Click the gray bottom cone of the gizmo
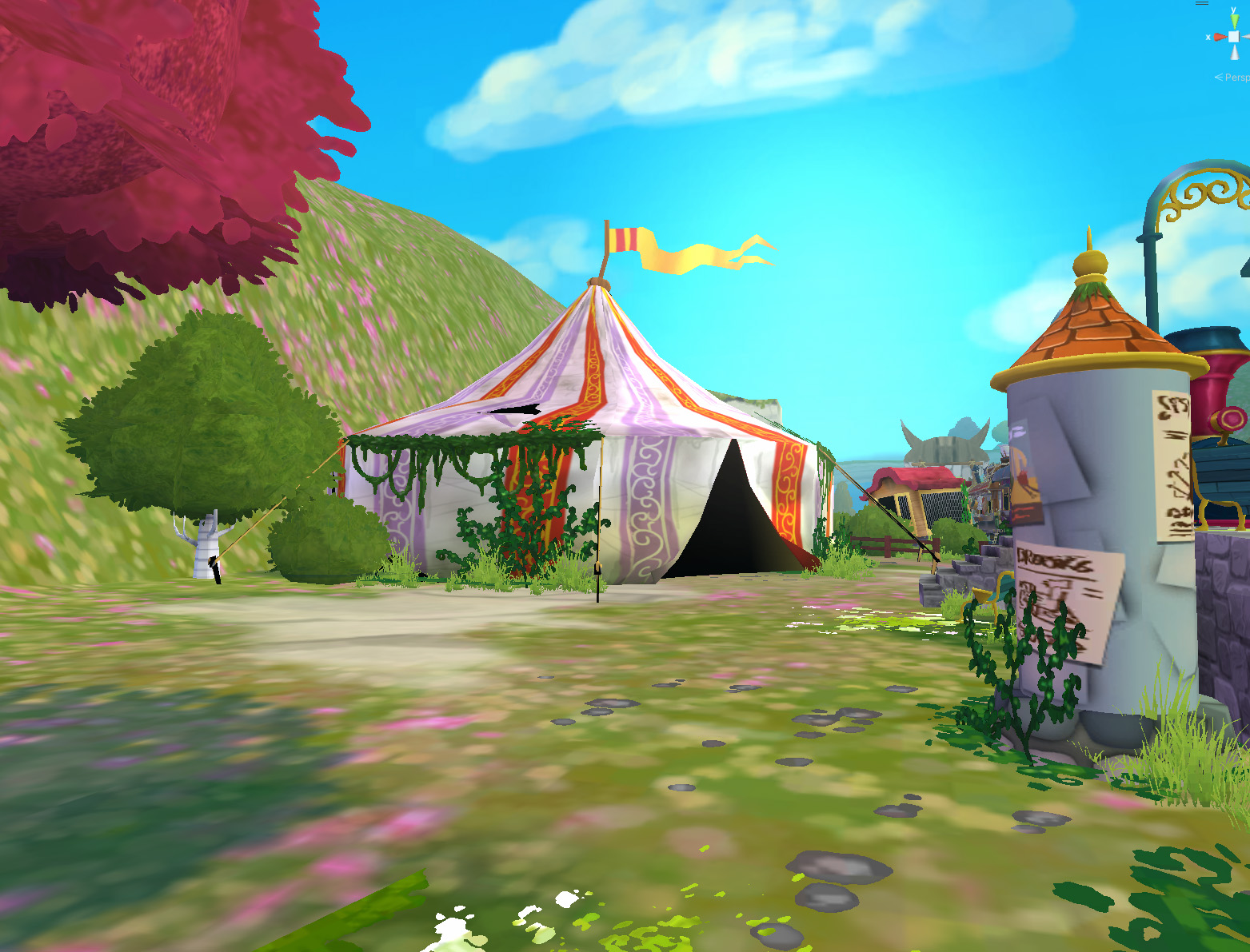This screenshot has width=1250, height=952. point(1234,52)
